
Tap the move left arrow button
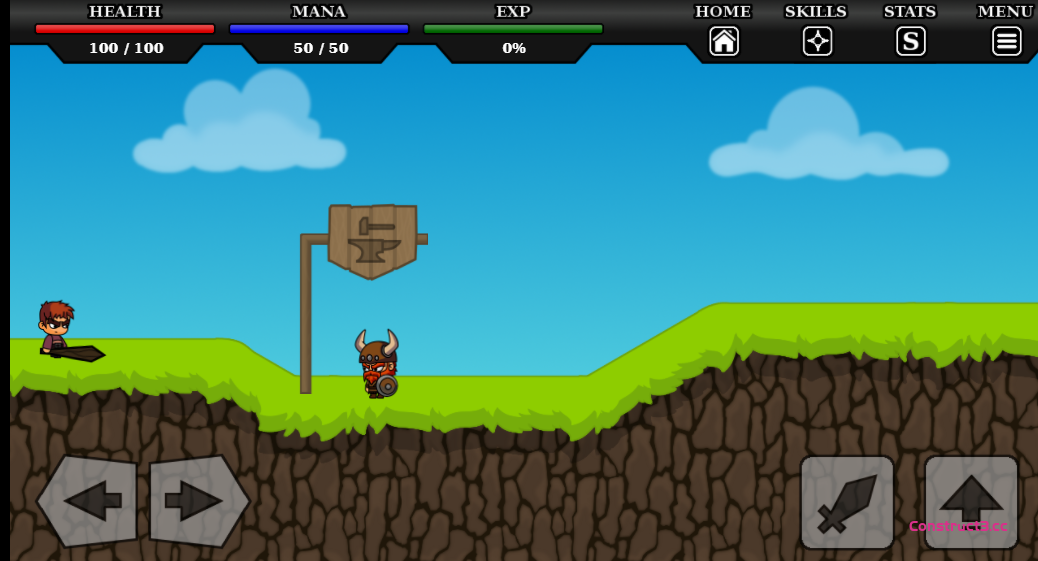(89, 501)
